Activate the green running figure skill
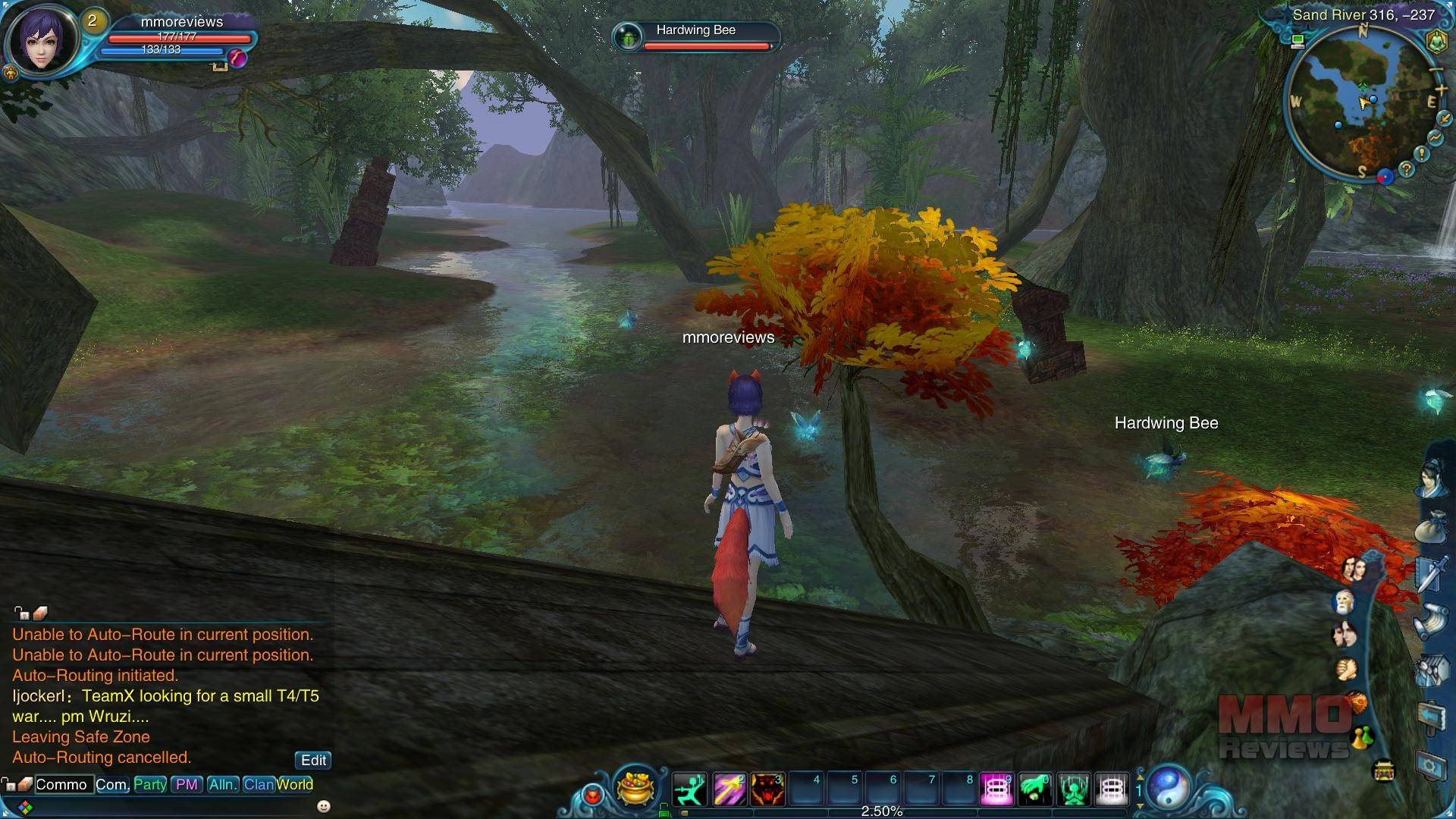 coord(689,789)
